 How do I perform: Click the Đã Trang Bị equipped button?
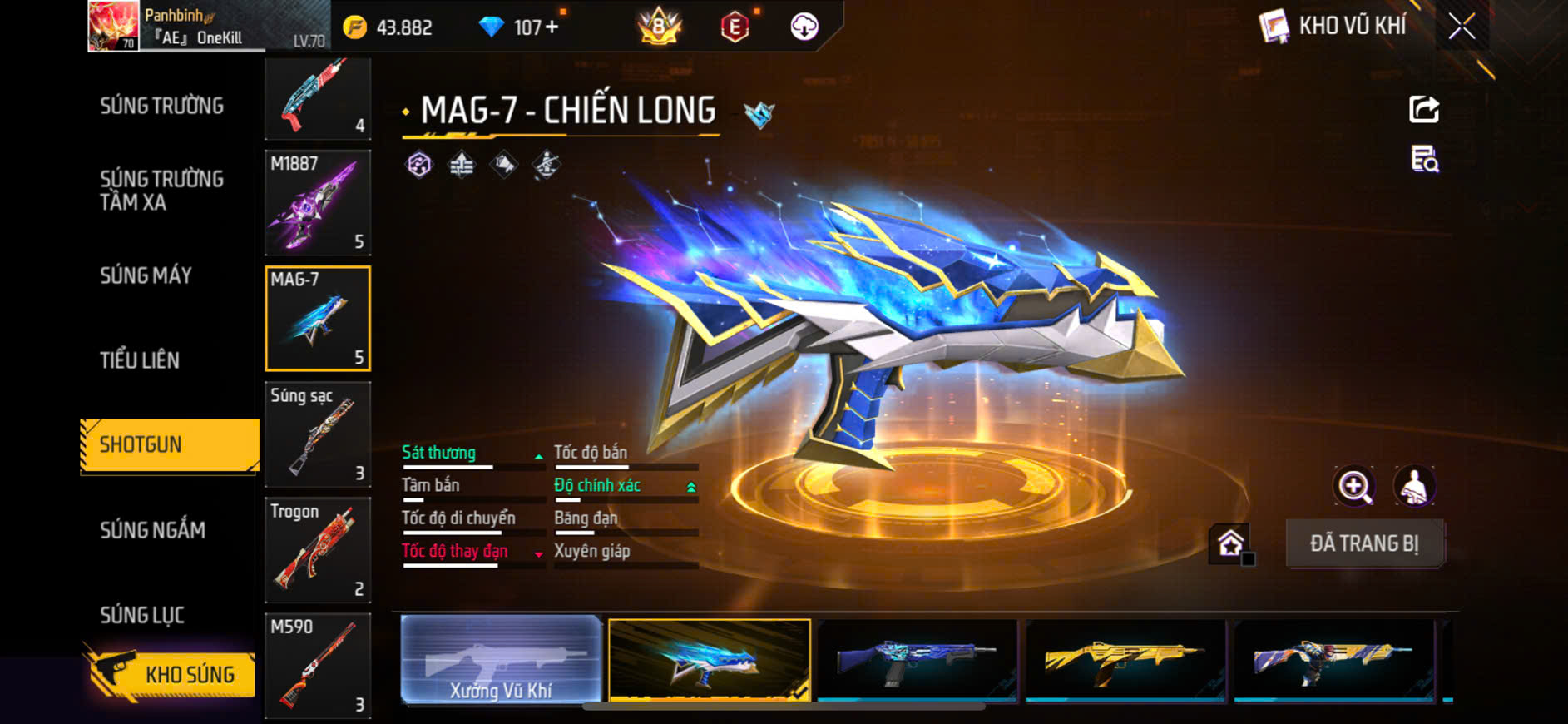pyautogui.click(x=1364, y=543)
